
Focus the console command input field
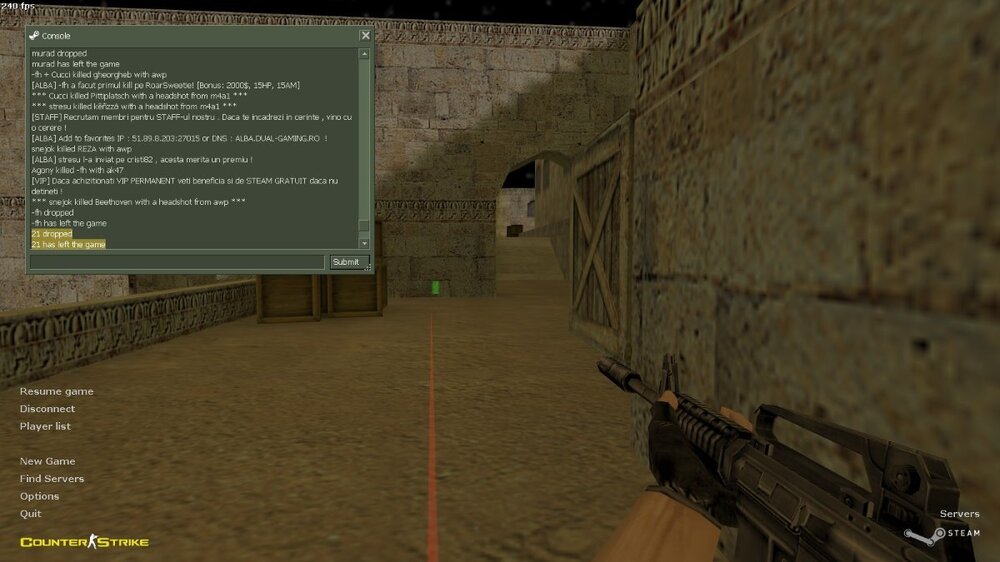176,262
